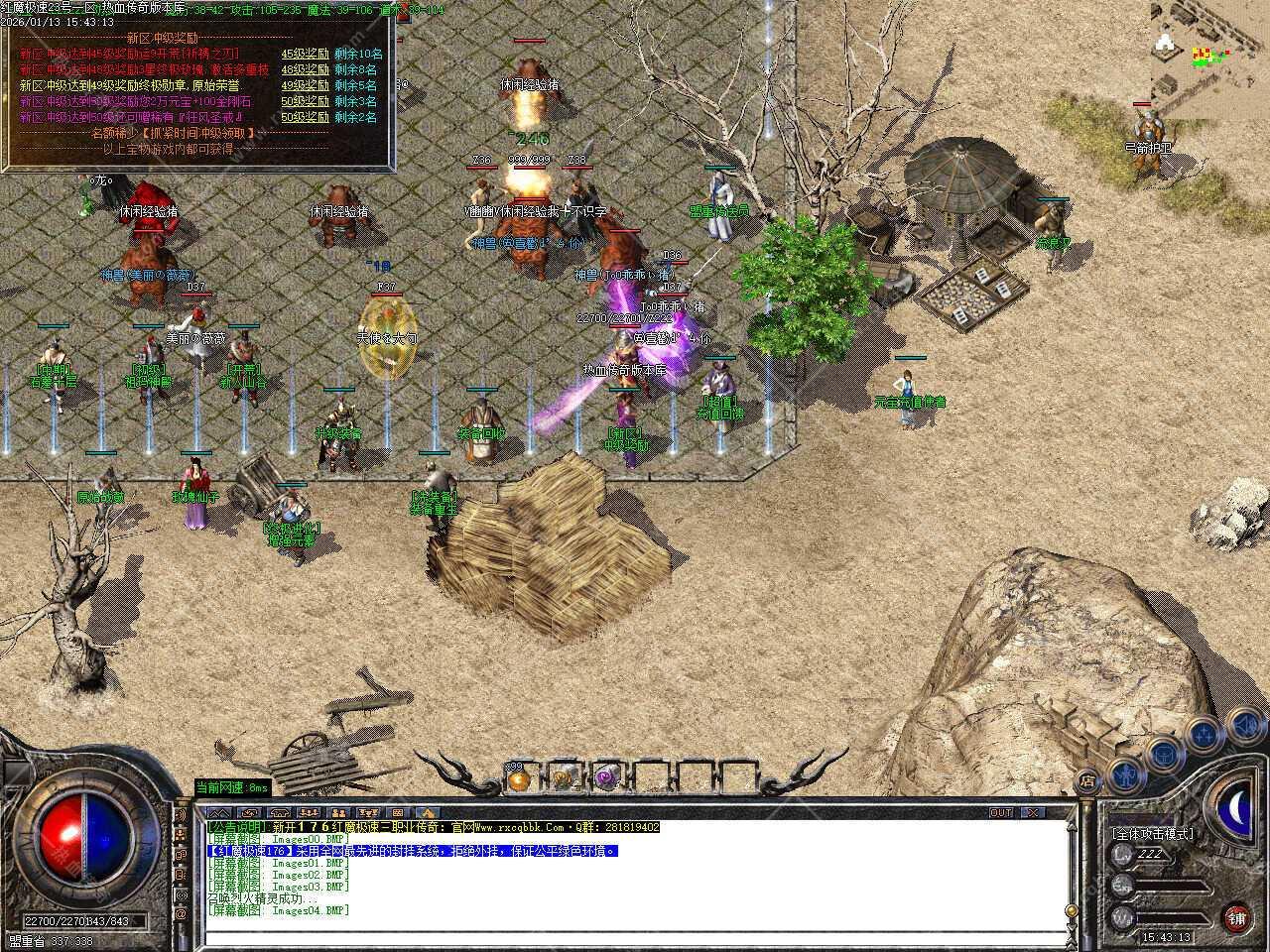Screen dimensions: 1270x952
Task: Use the orange orb item in the quick belt
Action: click(x=517, y=779)
